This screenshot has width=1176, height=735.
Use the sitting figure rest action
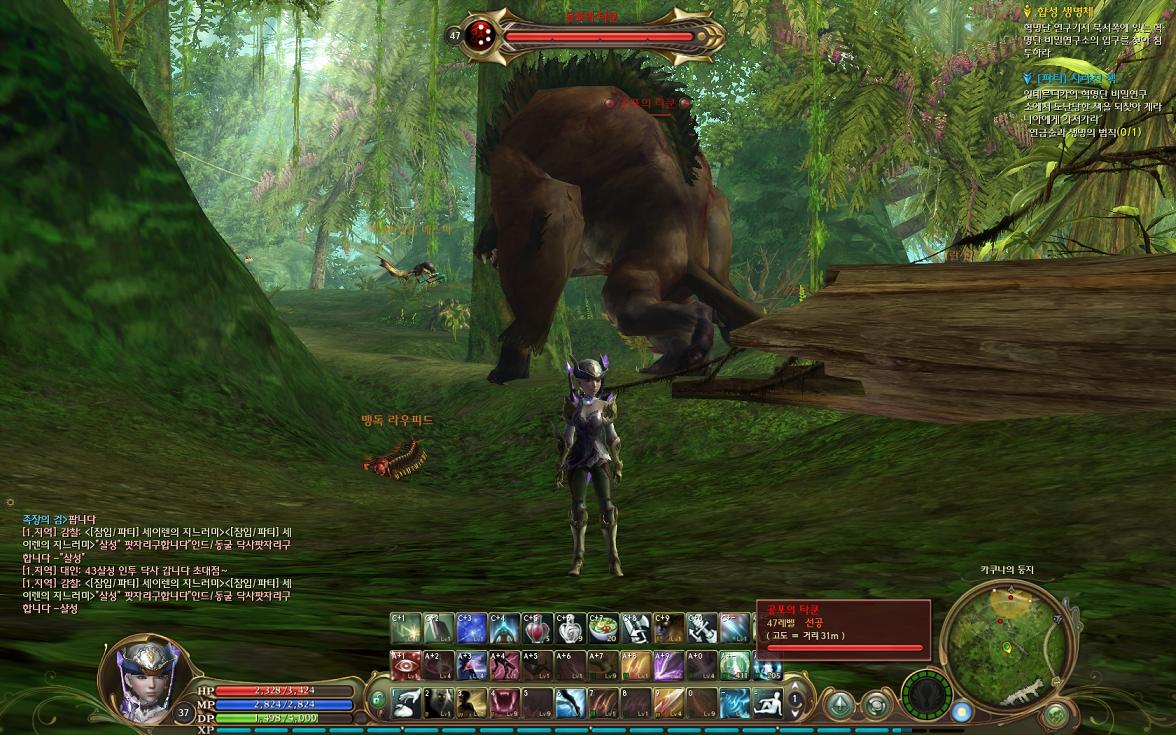click(768, 702)
